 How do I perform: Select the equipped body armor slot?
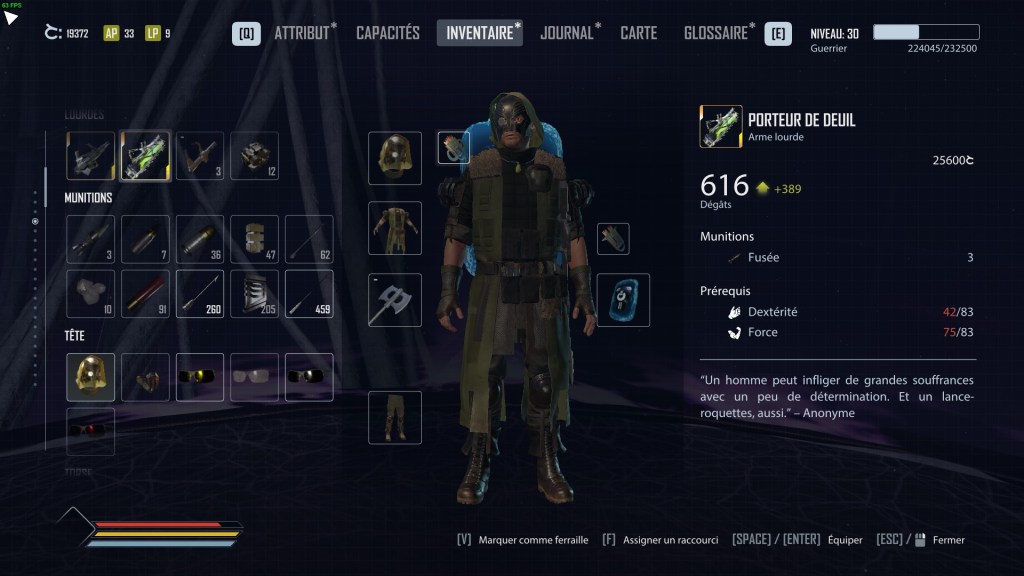pos(395,228)
